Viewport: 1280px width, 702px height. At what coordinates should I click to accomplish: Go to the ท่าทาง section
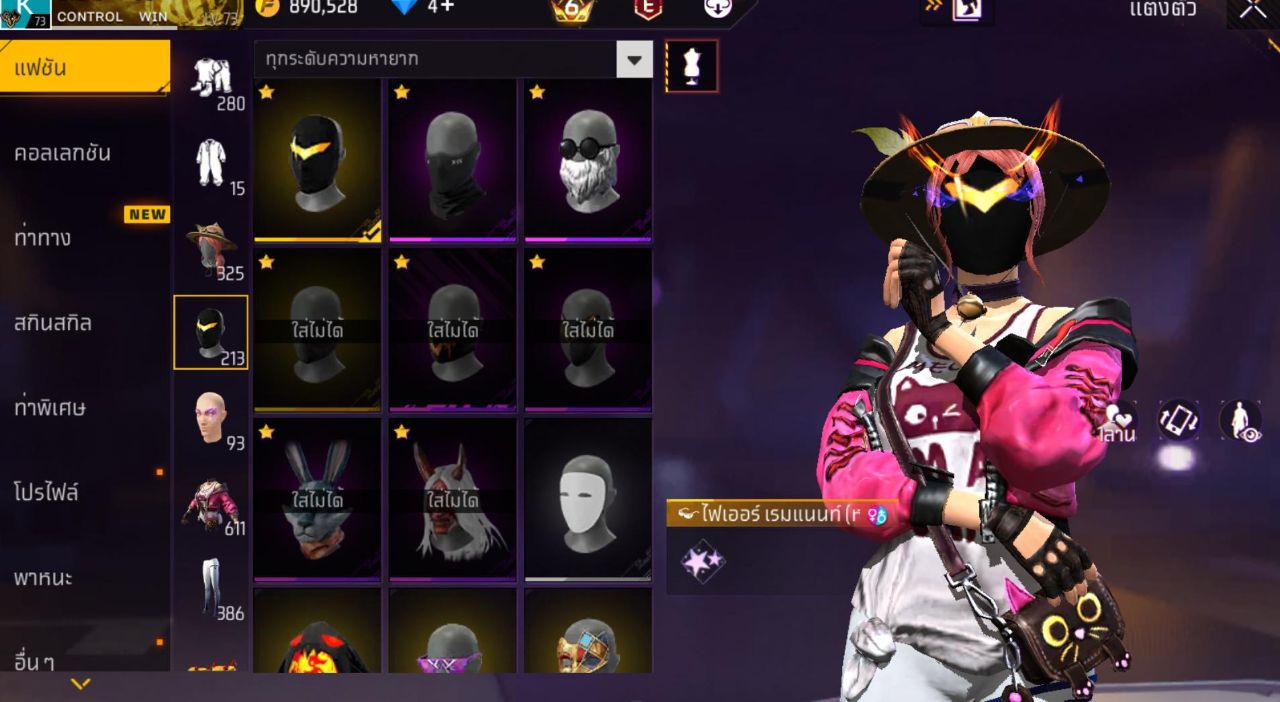coord(43,239)
